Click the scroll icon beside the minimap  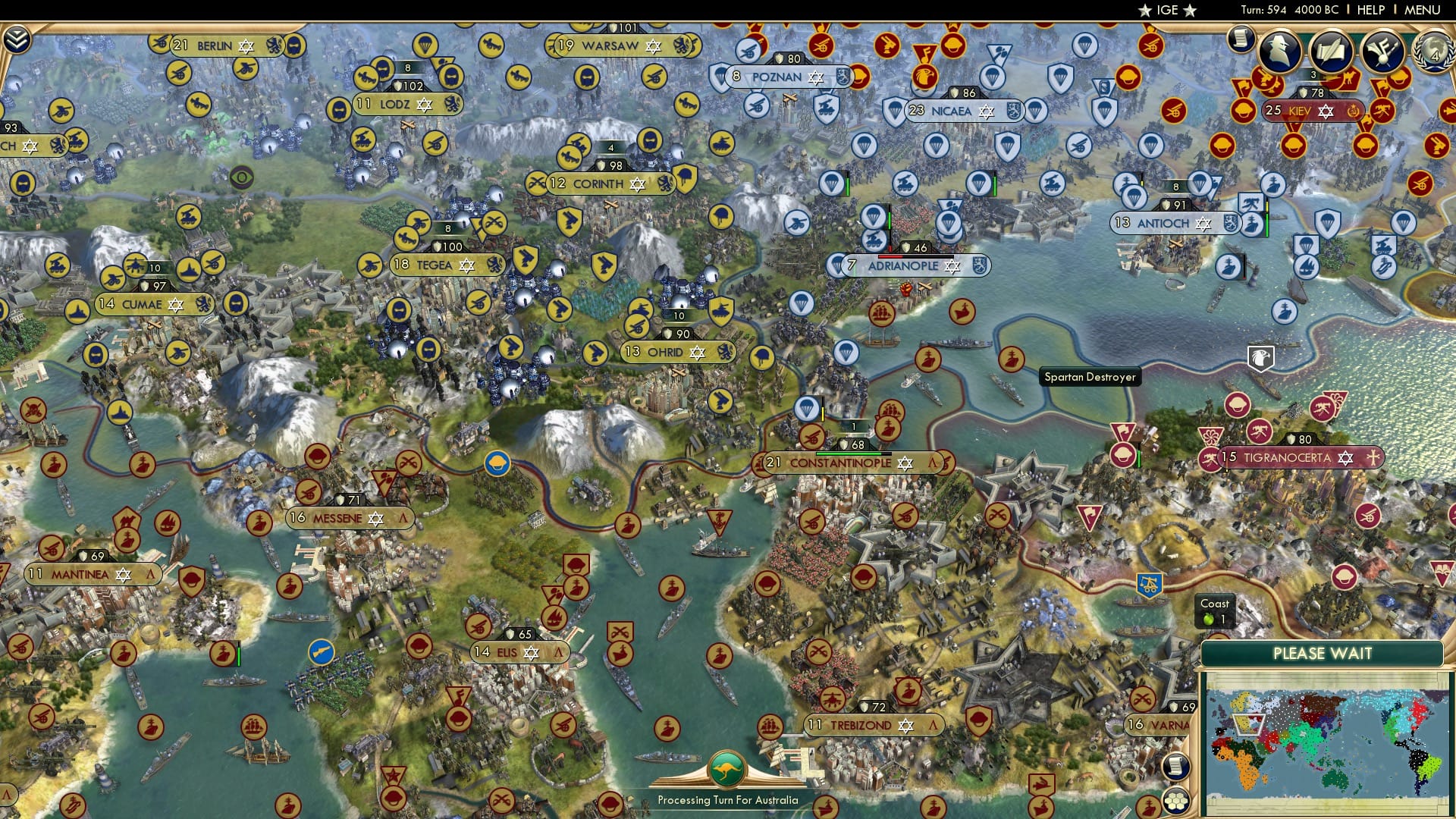(1175, 766)
